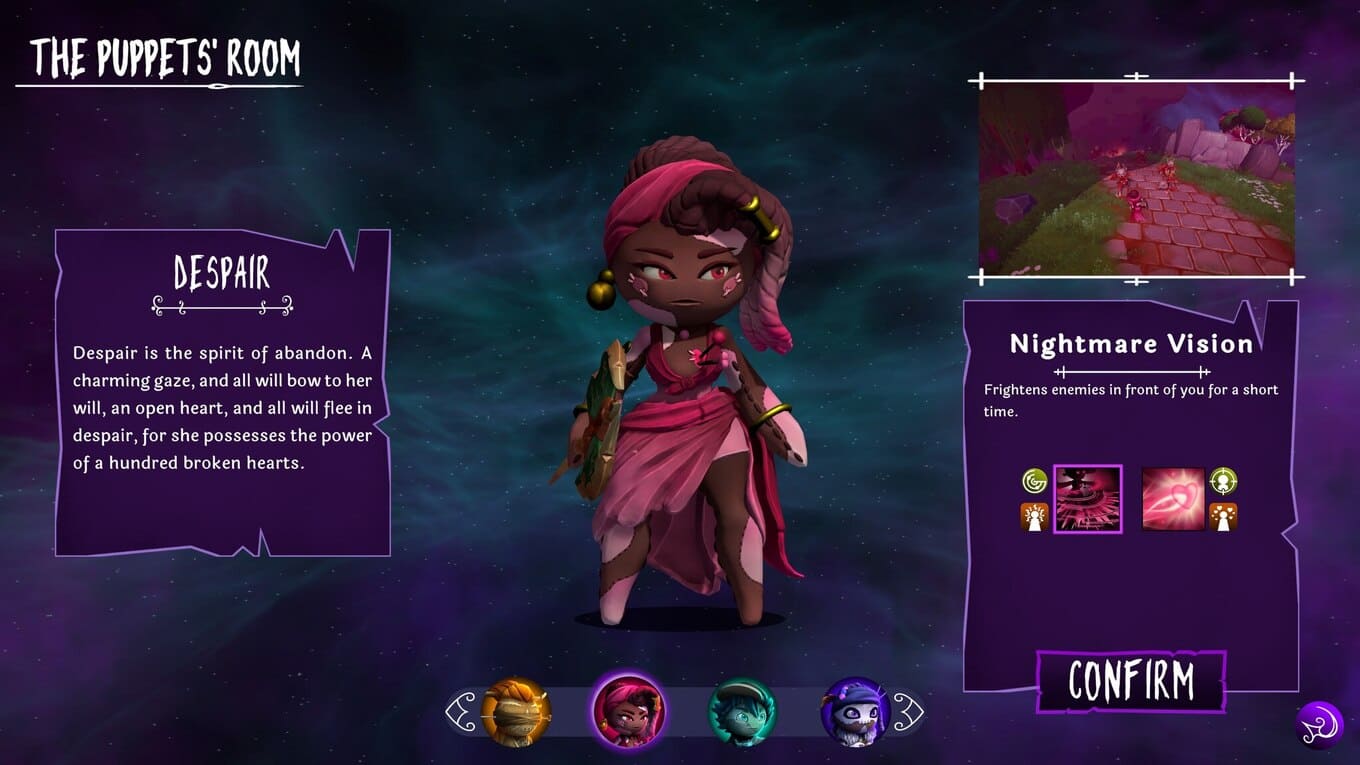Confirm the Despair puppet selection
Image resolution: width=1360 pixels, height=765 pixels.
click(1131, 681)
